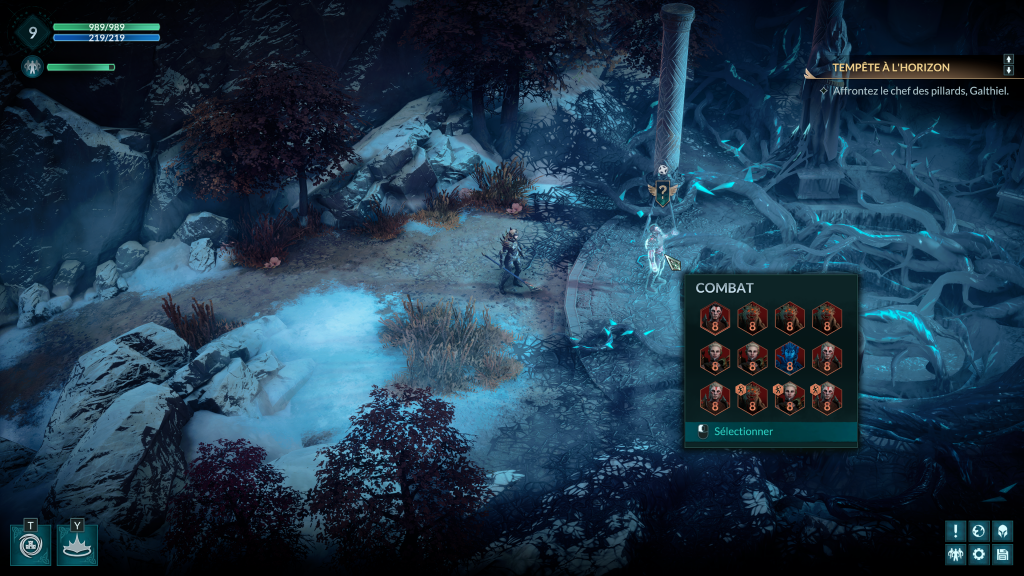1024x576 pixels.
Task: Open the settings gear icon
Action: tap(979, 554)
